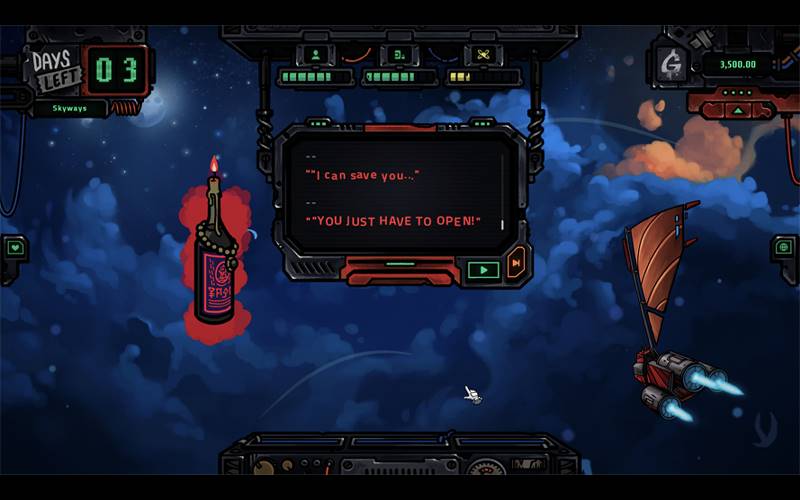Screen dimensions: 800x500
Task: Open the green heart panel tab
Action: (x=14, y=247)
